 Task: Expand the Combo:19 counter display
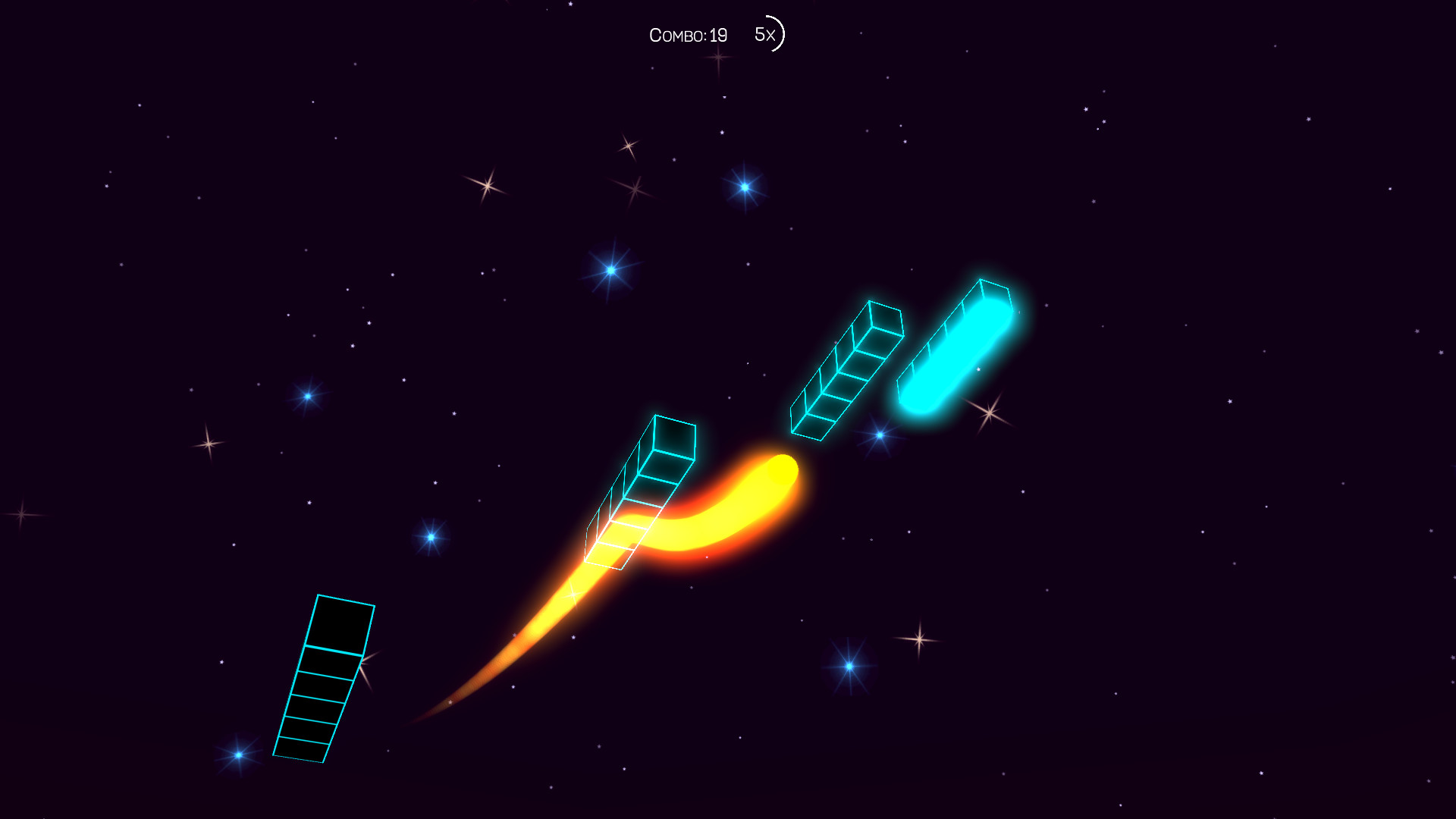[x=688, y=34]
